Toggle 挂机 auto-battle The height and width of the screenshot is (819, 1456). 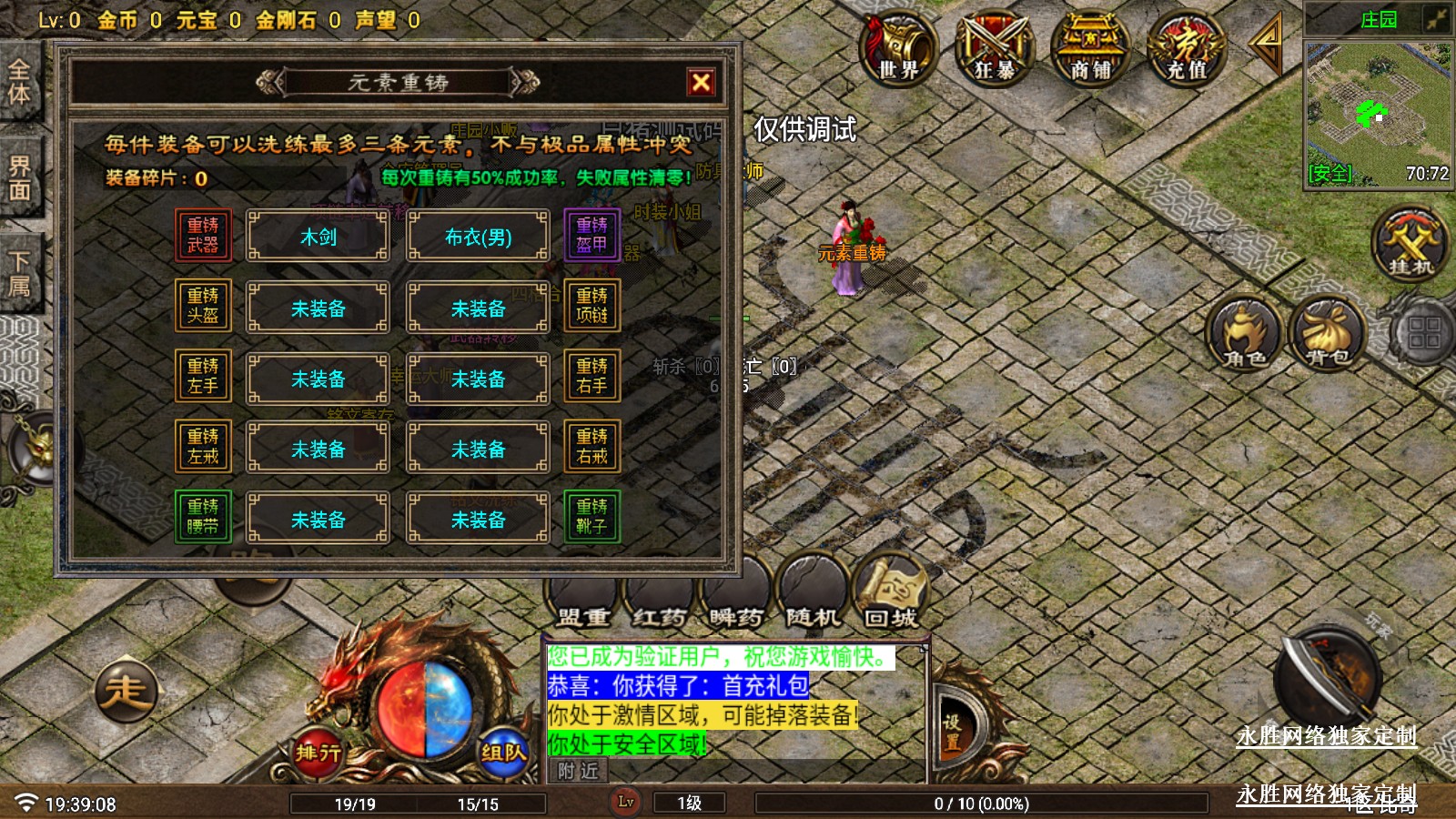point(1410,243)
